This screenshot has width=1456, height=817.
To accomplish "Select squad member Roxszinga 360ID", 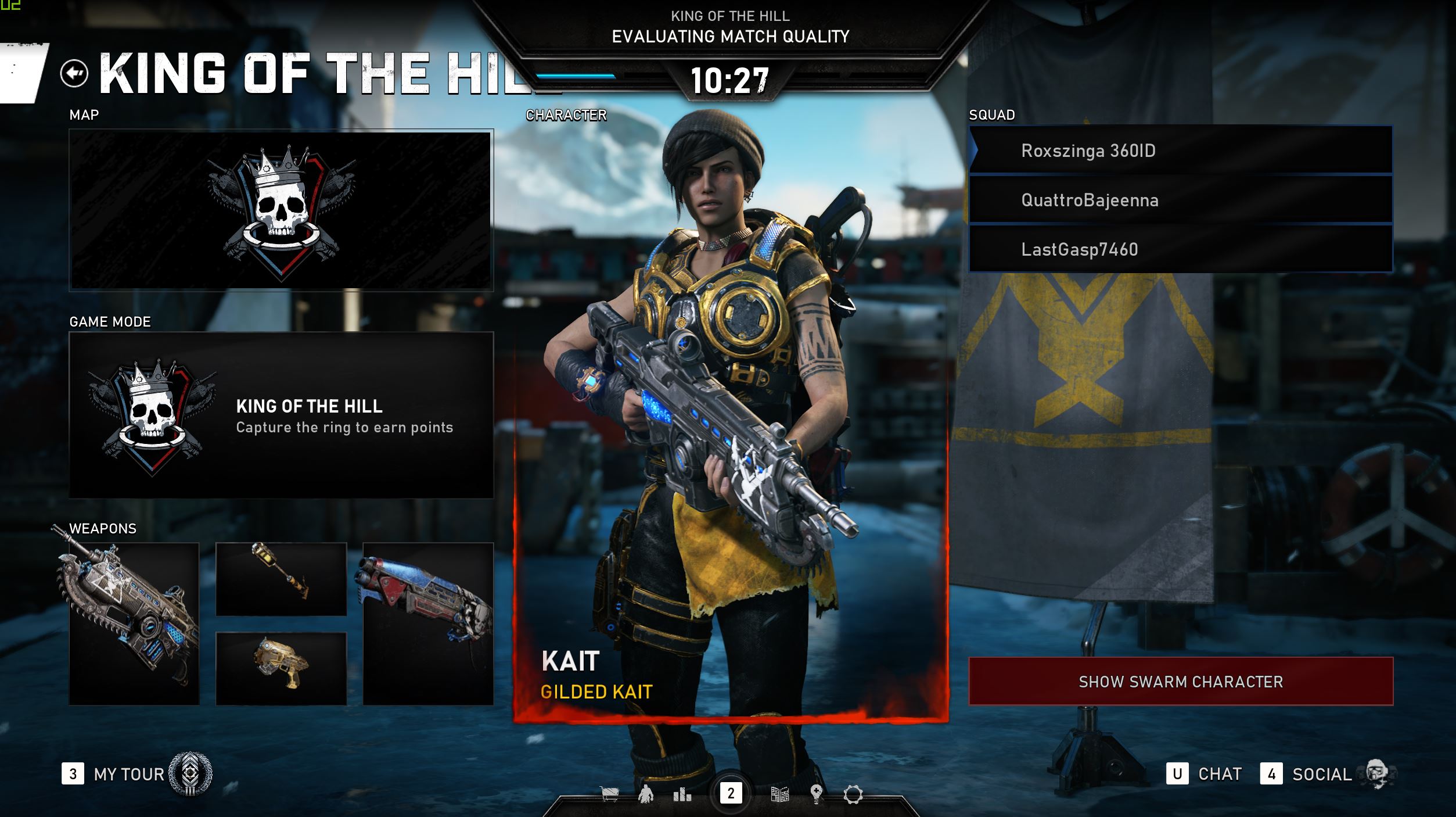I will (1180, 150).
